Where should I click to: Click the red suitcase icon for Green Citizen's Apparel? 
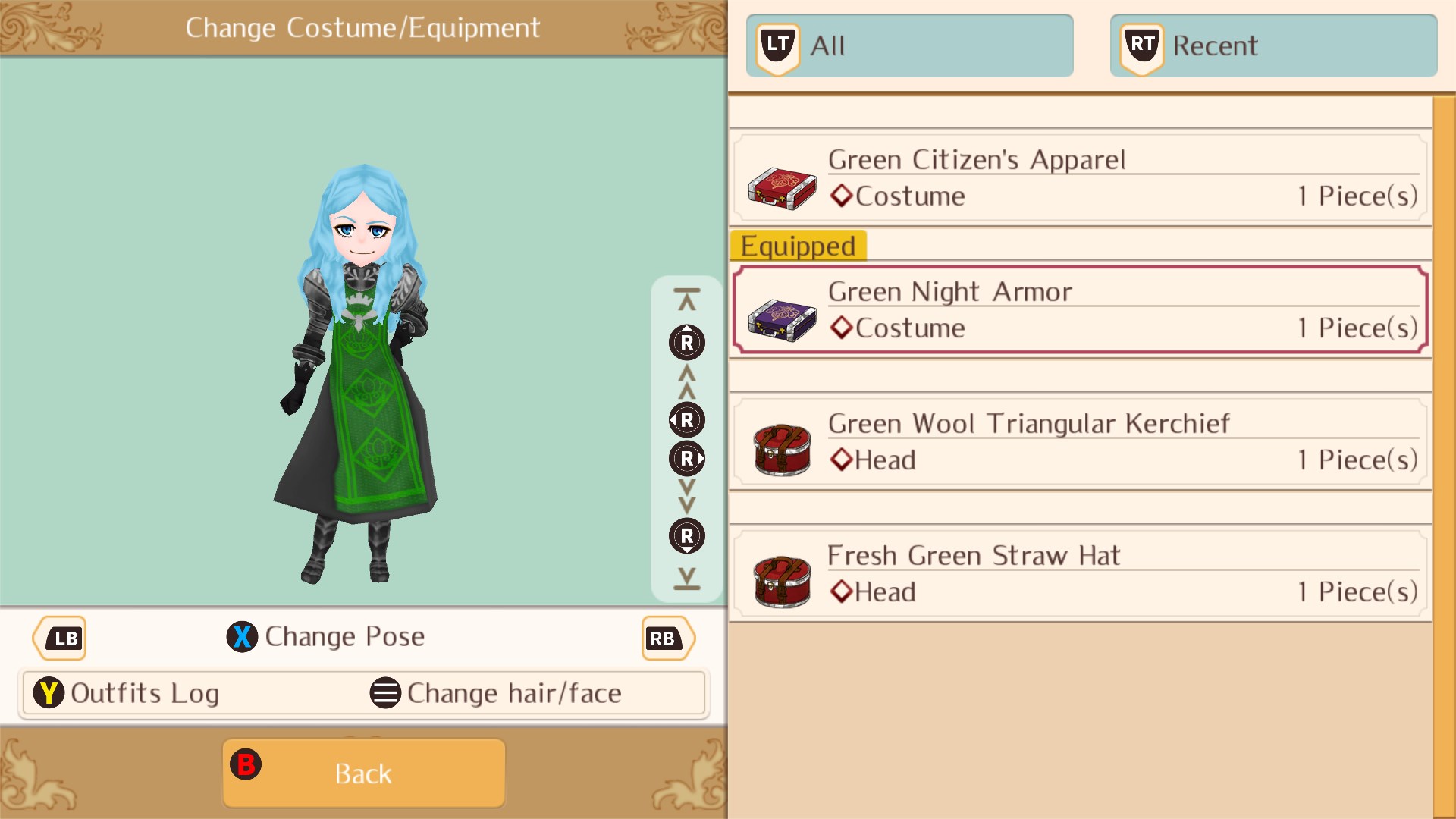click(783, 188)
